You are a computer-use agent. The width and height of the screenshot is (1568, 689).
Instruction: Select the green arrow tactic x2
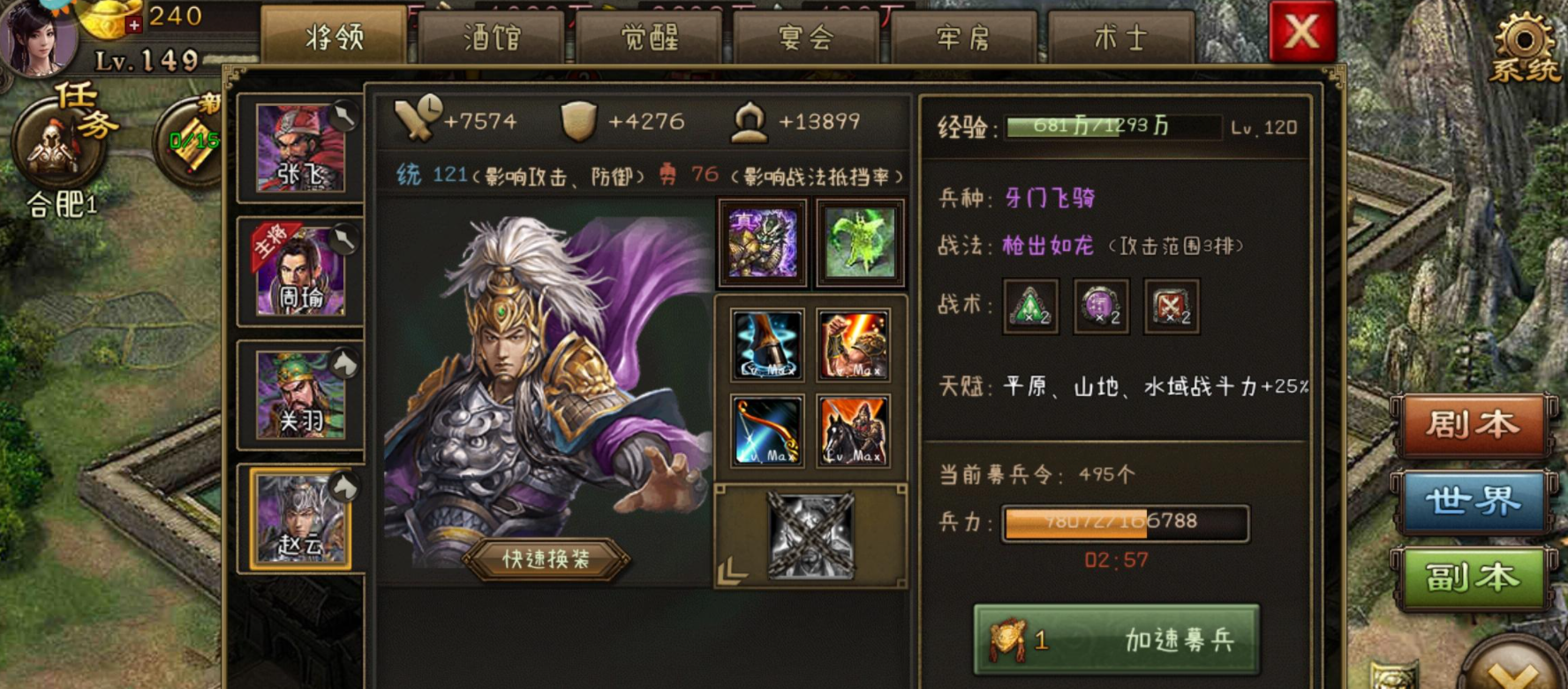[x=1029, y=307]
